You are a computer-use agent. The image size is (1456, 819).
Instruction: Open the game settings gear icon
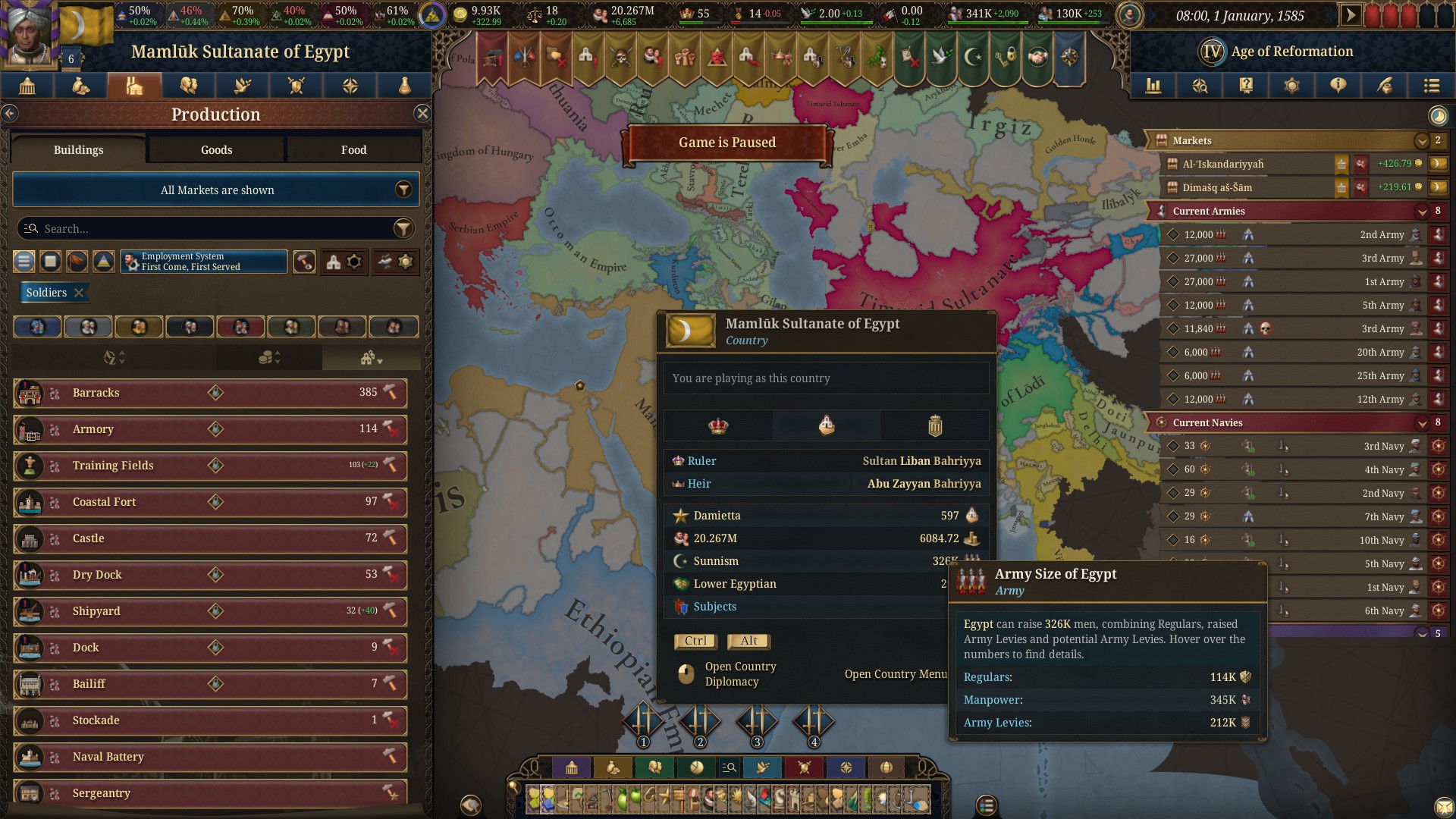pos(1291,86)
